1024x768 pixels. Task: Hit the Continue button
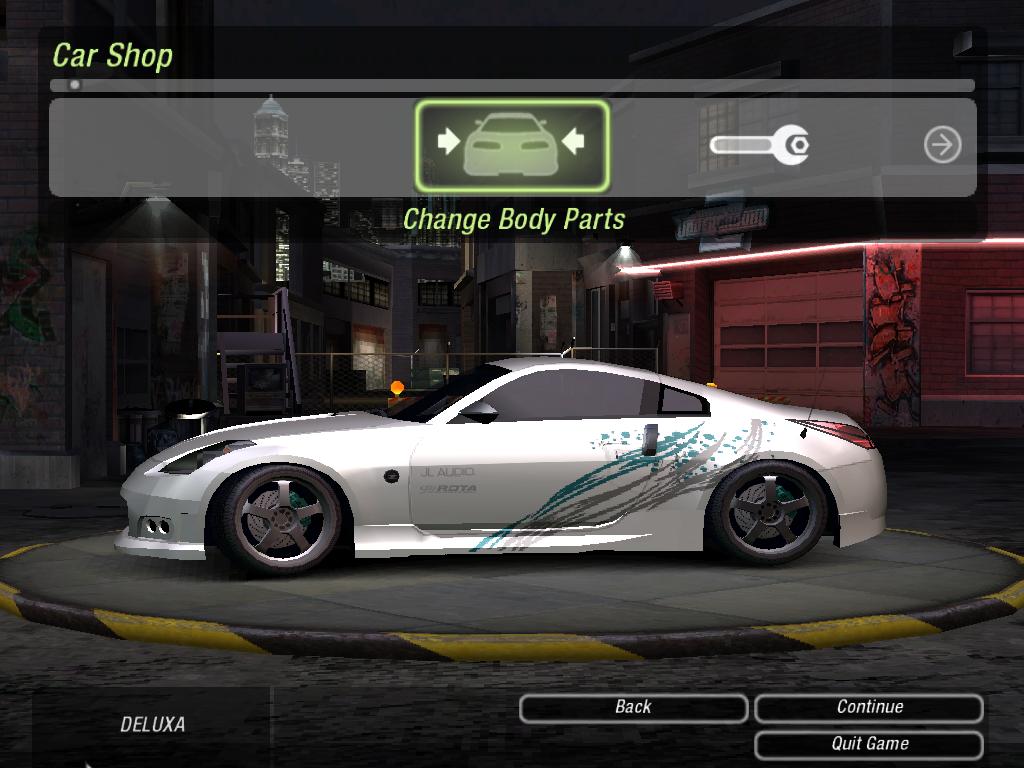[869, 708]
